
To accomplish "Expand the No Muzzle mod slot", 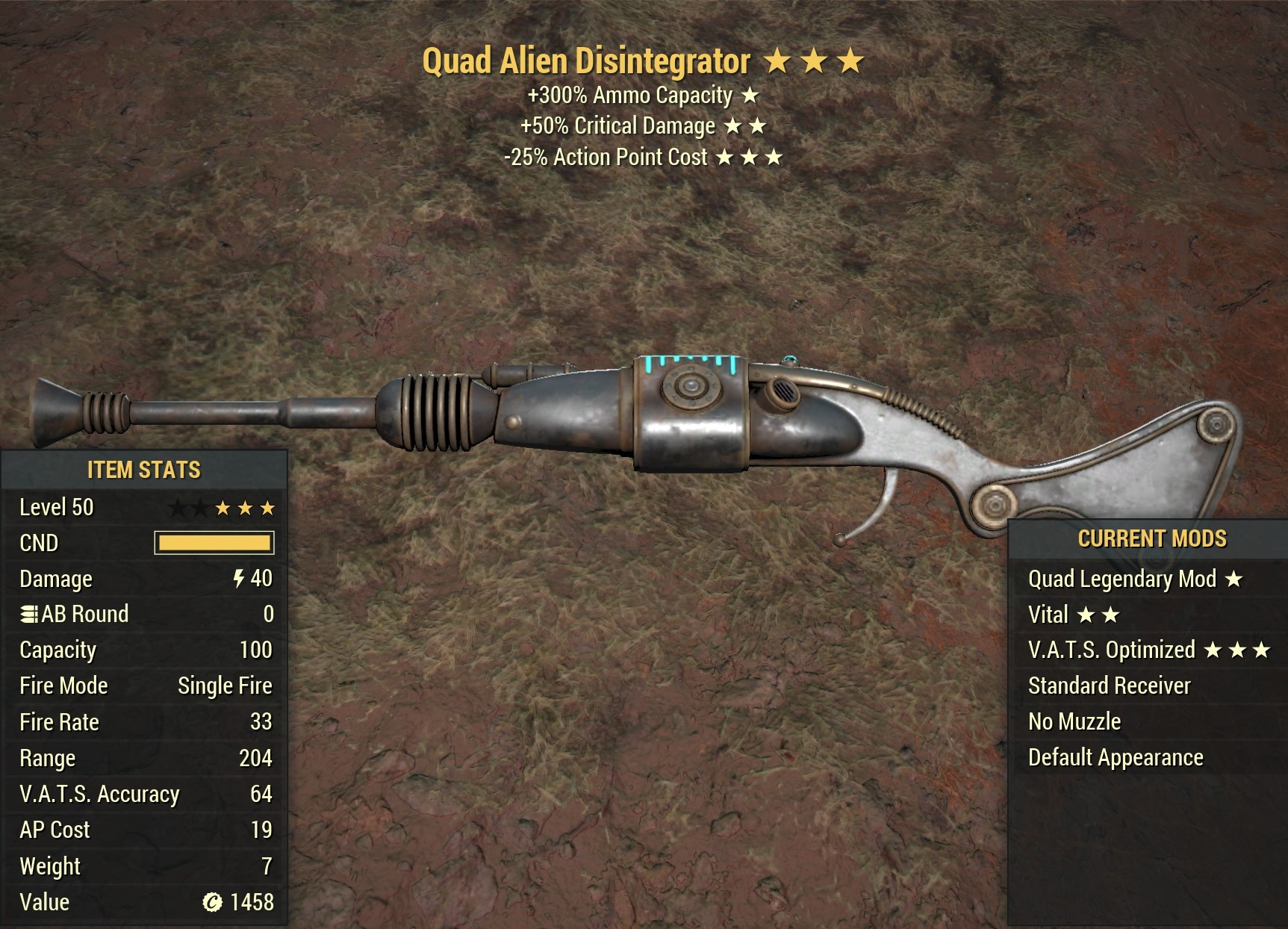I will point(1074,721).
